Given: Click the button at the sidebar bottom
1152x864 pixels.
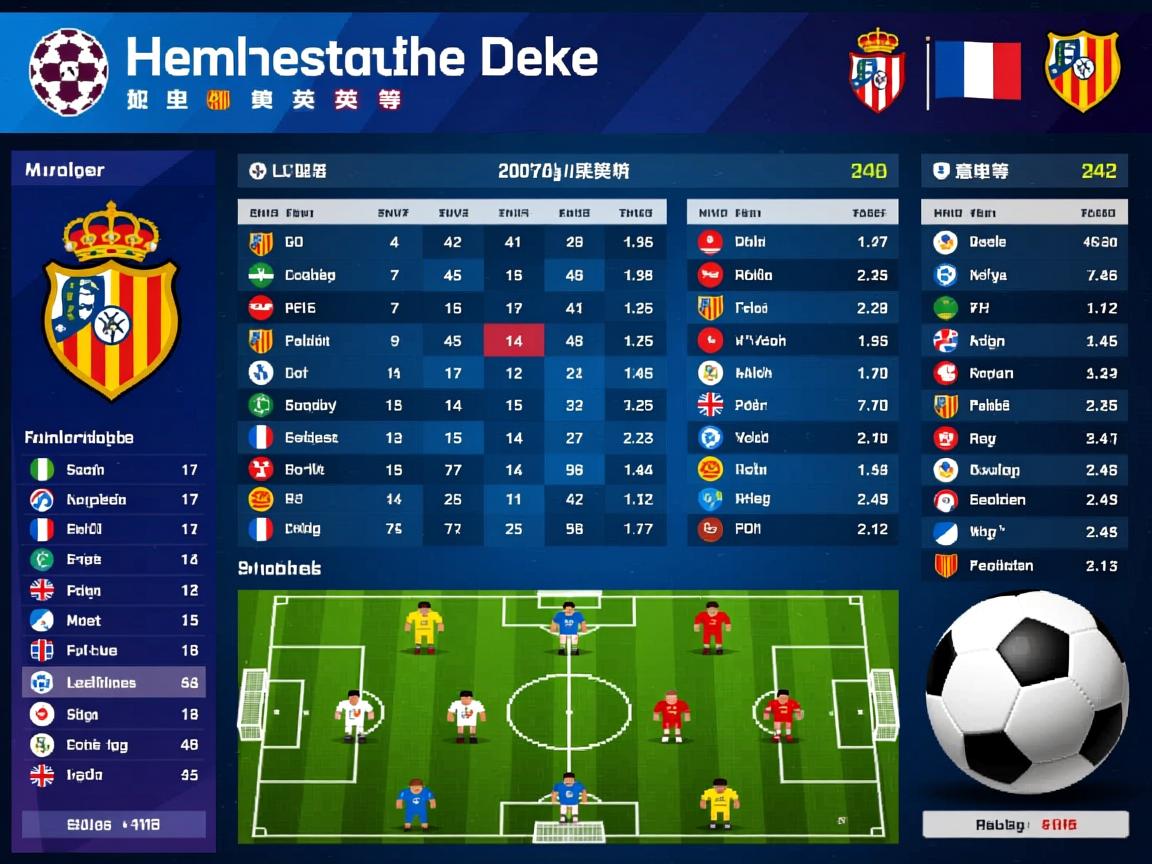Looking at the screenshot, I should pyautogui.click(x=113, y=825).
